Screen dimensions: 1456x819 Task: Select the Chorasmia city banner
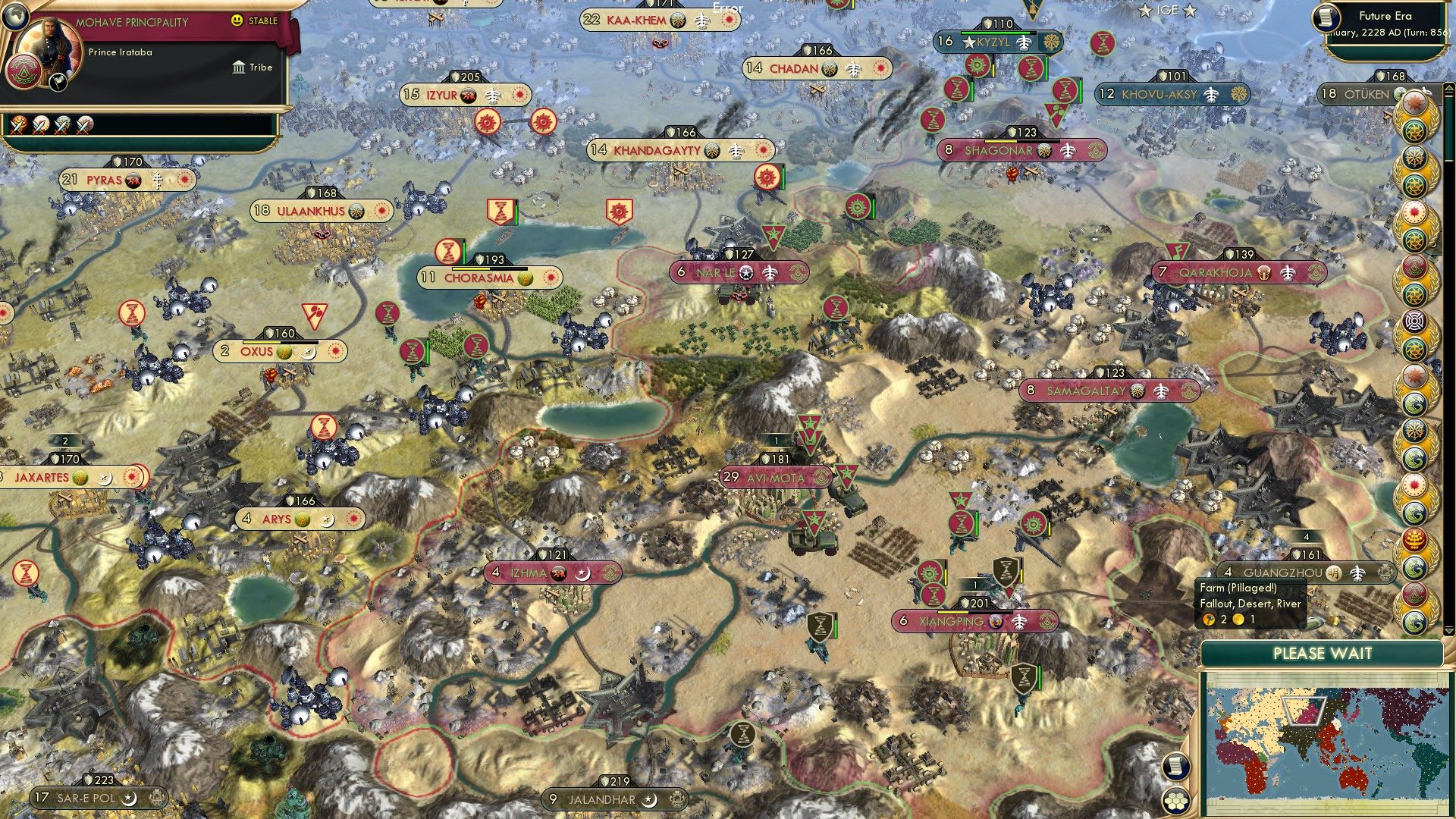click(493, 278)
